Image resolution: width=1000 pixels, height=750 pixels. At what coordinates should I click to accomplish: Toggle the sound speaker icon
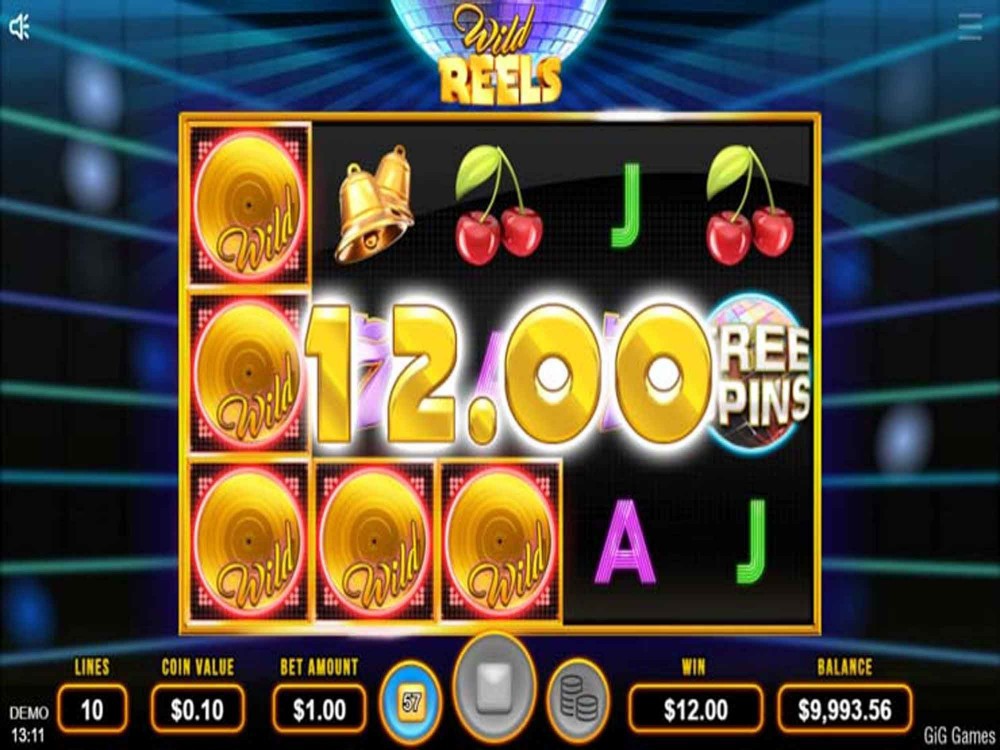tap(20, 28)
